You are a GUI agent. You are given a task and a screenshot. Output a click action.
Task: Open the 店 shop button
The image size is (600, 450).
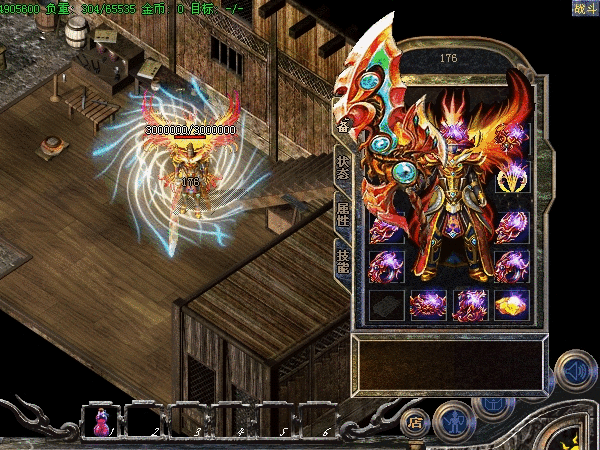[x=415, y=423]
